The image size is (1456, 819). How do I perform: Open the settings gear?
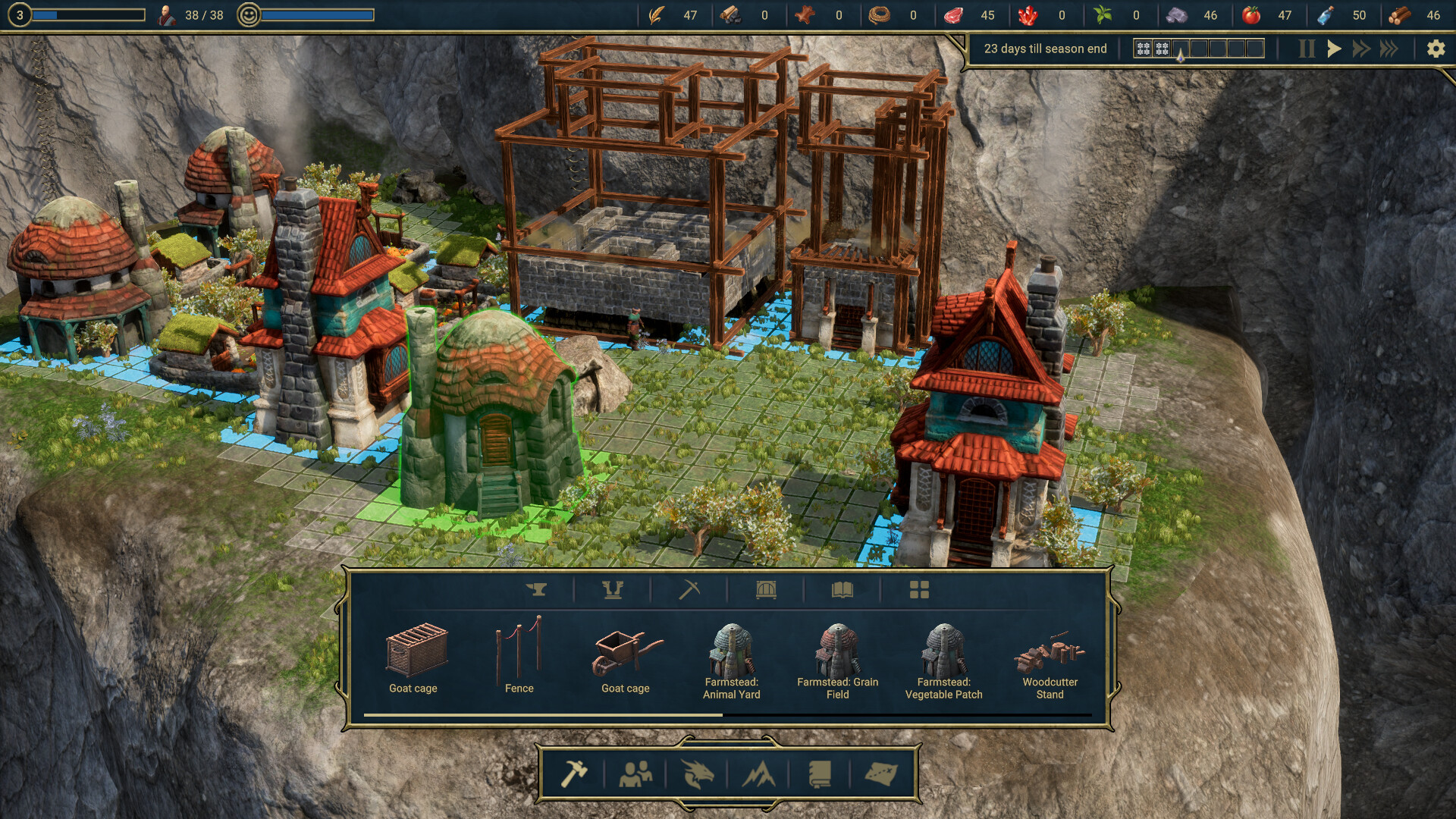click(x=1436, y=48)
